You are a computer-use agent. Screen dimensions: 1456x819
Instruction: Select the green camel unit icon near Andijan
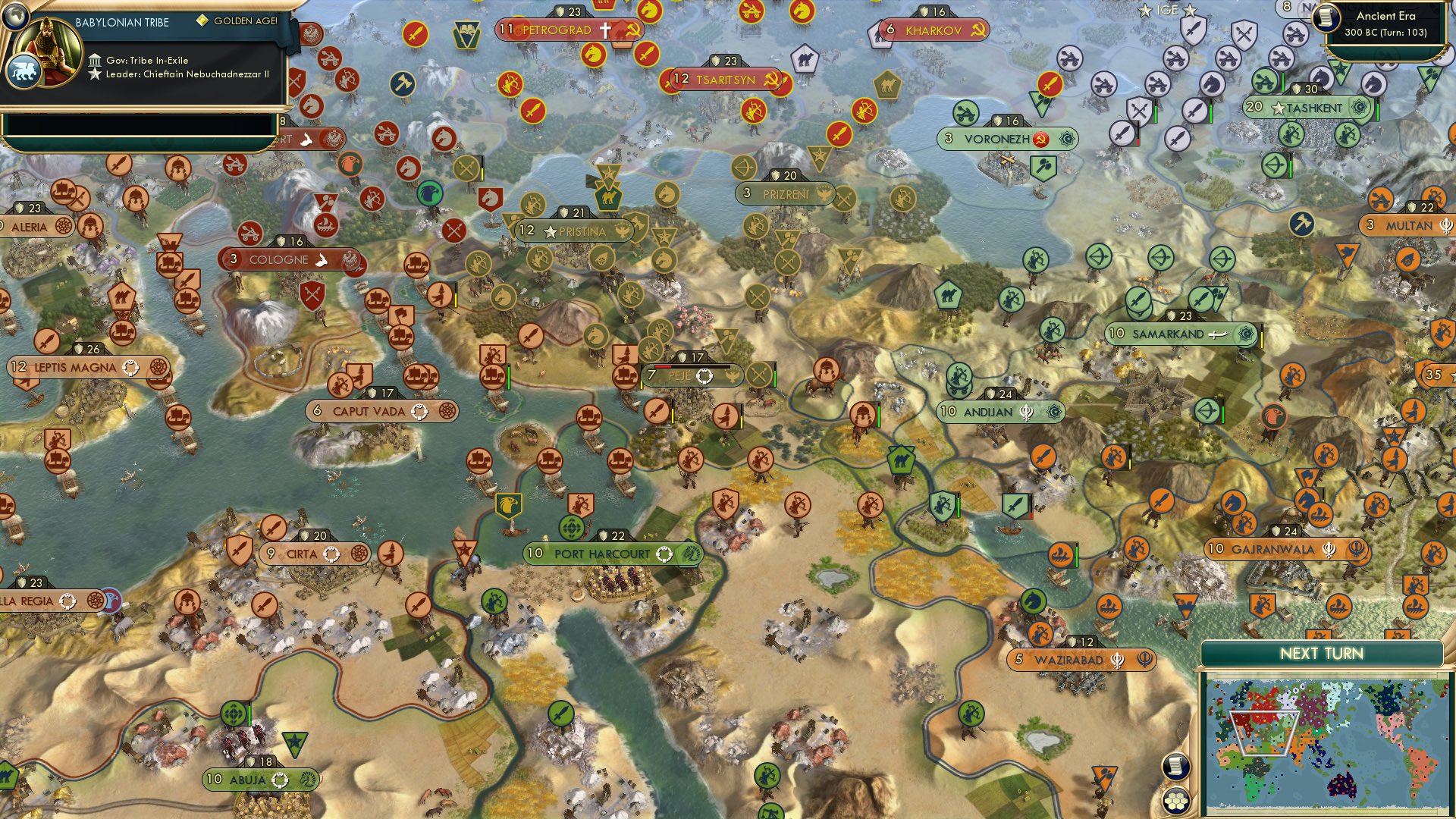pos(901,460)
